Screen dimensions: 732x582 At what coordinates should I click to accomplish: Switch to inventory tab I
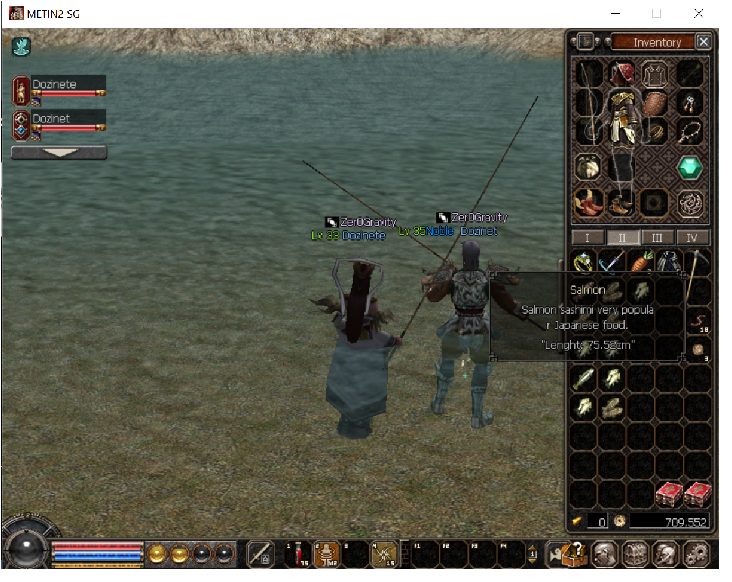coord(587,238)
